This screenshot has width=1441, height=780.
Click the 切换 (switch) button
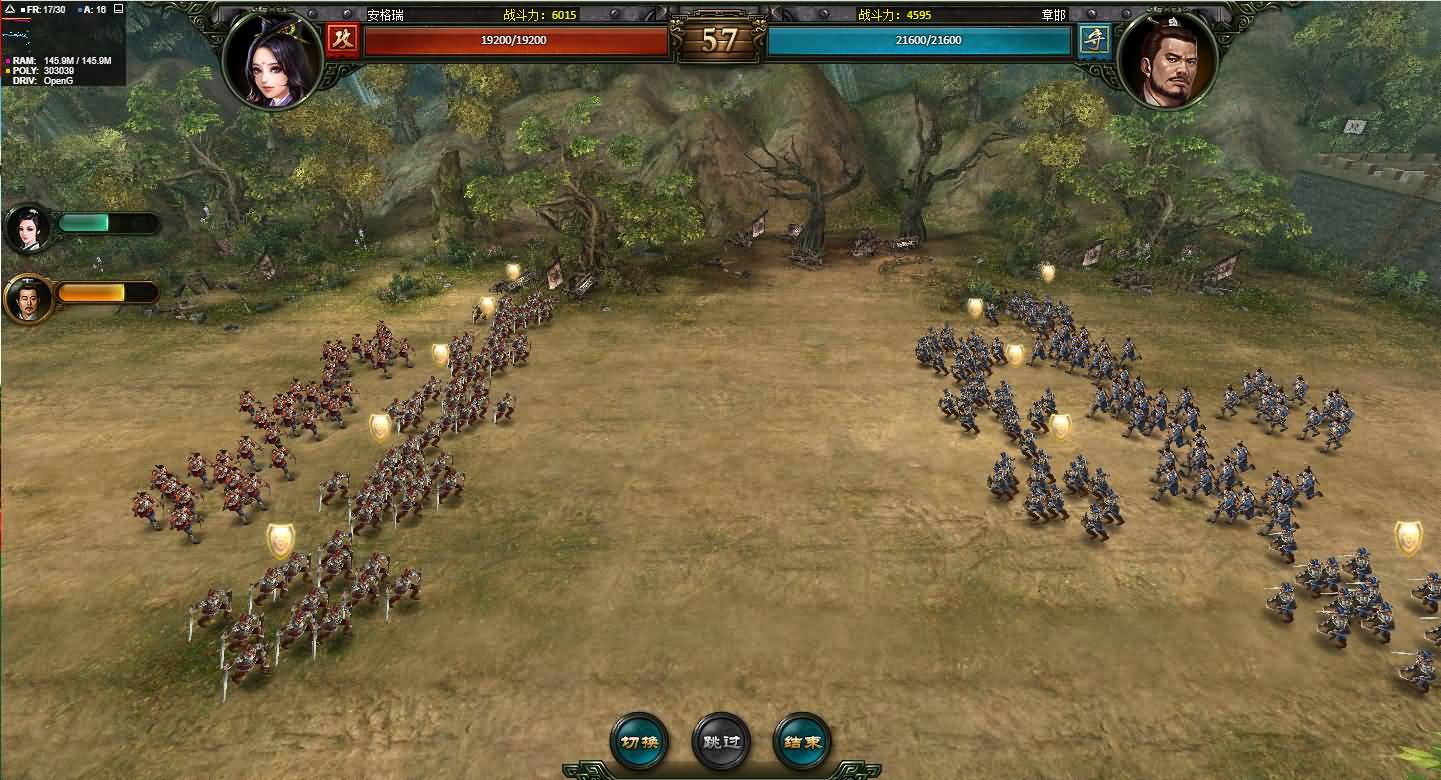(639, 742)
